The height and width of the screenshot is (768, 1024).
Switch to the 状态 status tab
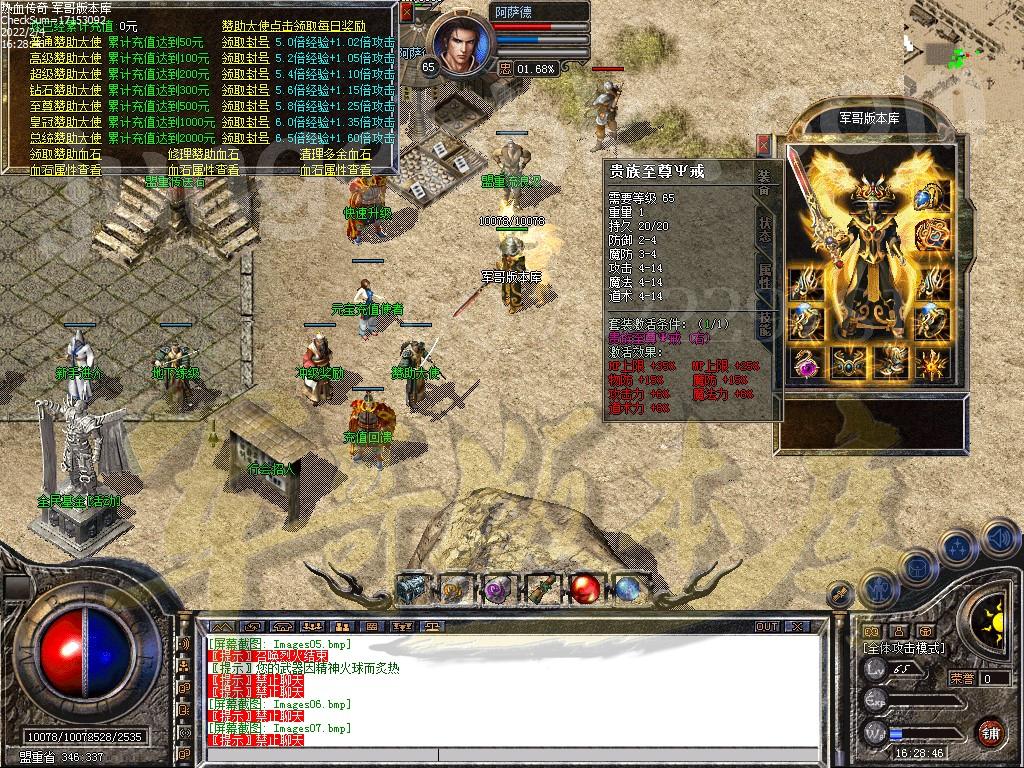click(x=764, y=231)
